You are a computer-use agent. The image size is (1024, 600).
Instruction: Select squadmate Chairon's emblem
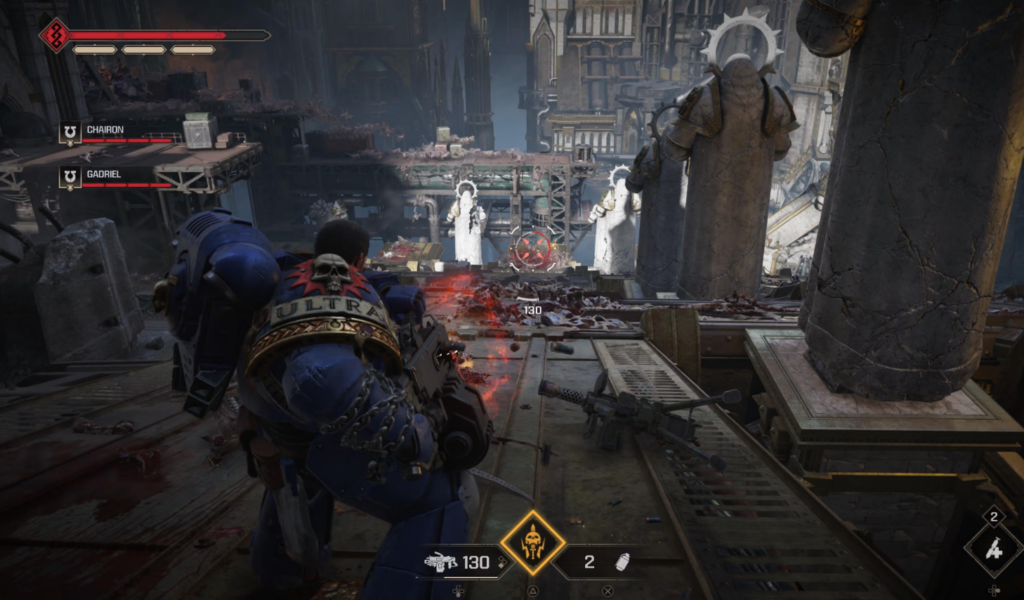click(x=70, y=133)
